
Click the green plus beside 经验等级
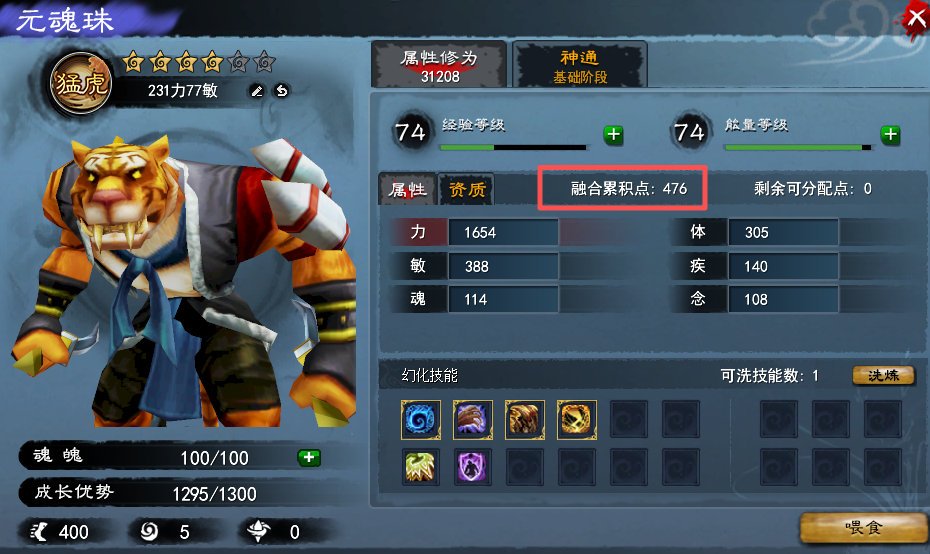pos(613,135)
